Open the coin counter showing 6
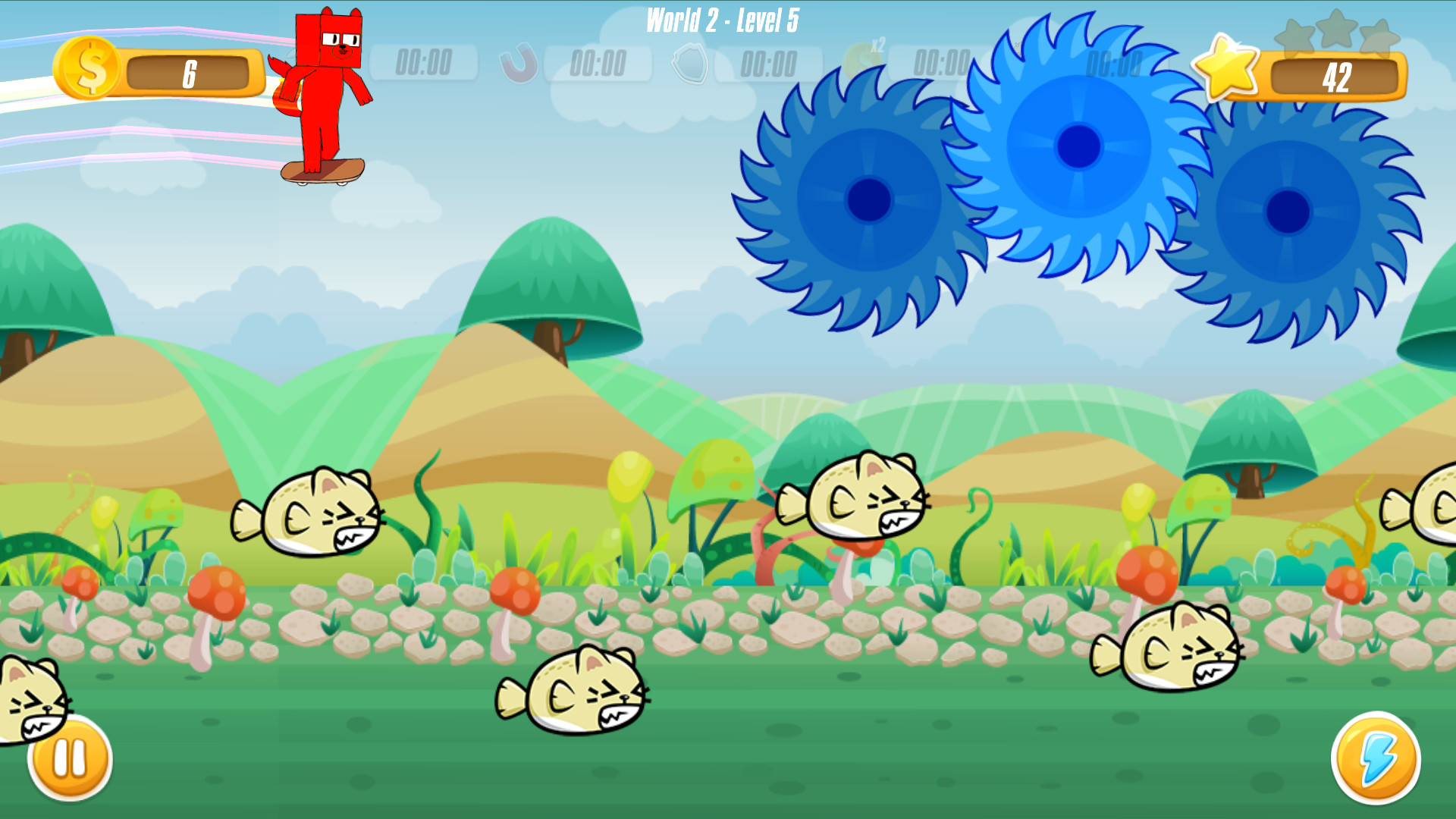The image size is (1456, 819). pyautogui.click(x=190, y=72)
